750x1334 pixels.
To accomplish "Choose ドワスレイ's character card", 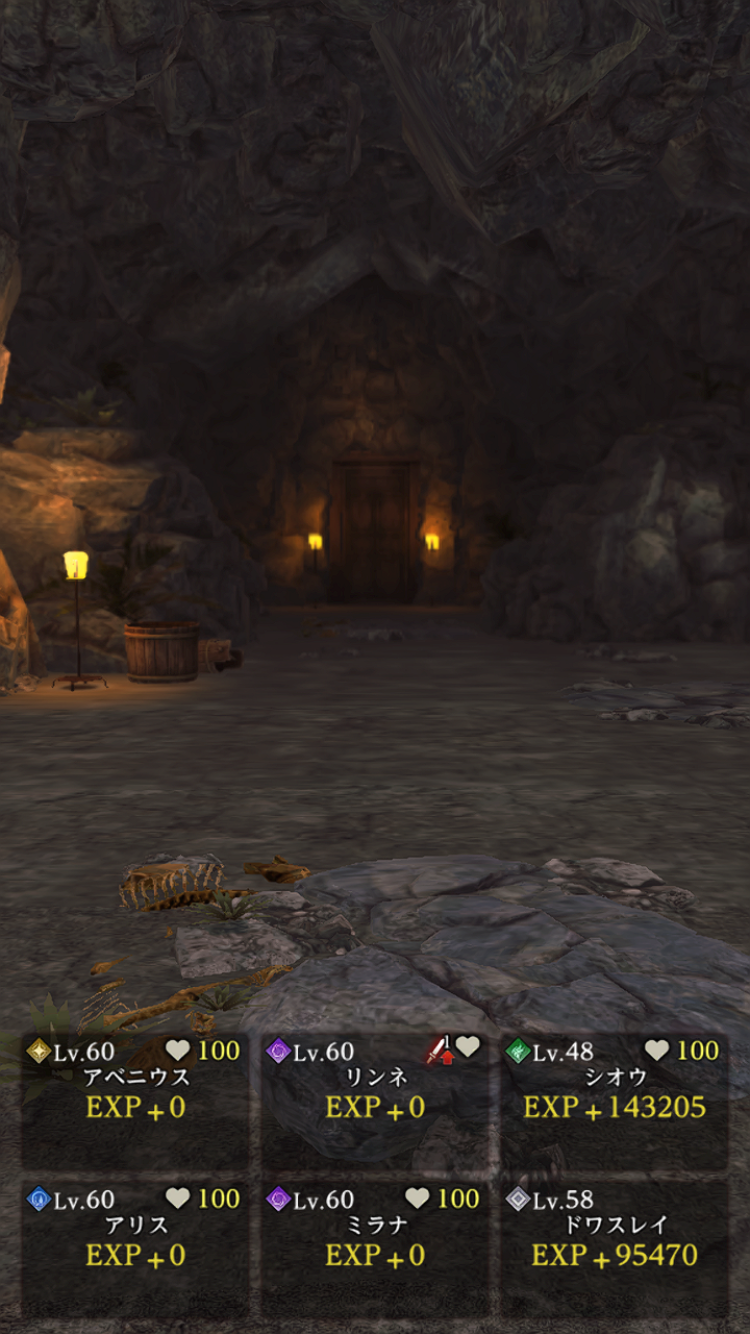I will click(x=614, y=1247).
